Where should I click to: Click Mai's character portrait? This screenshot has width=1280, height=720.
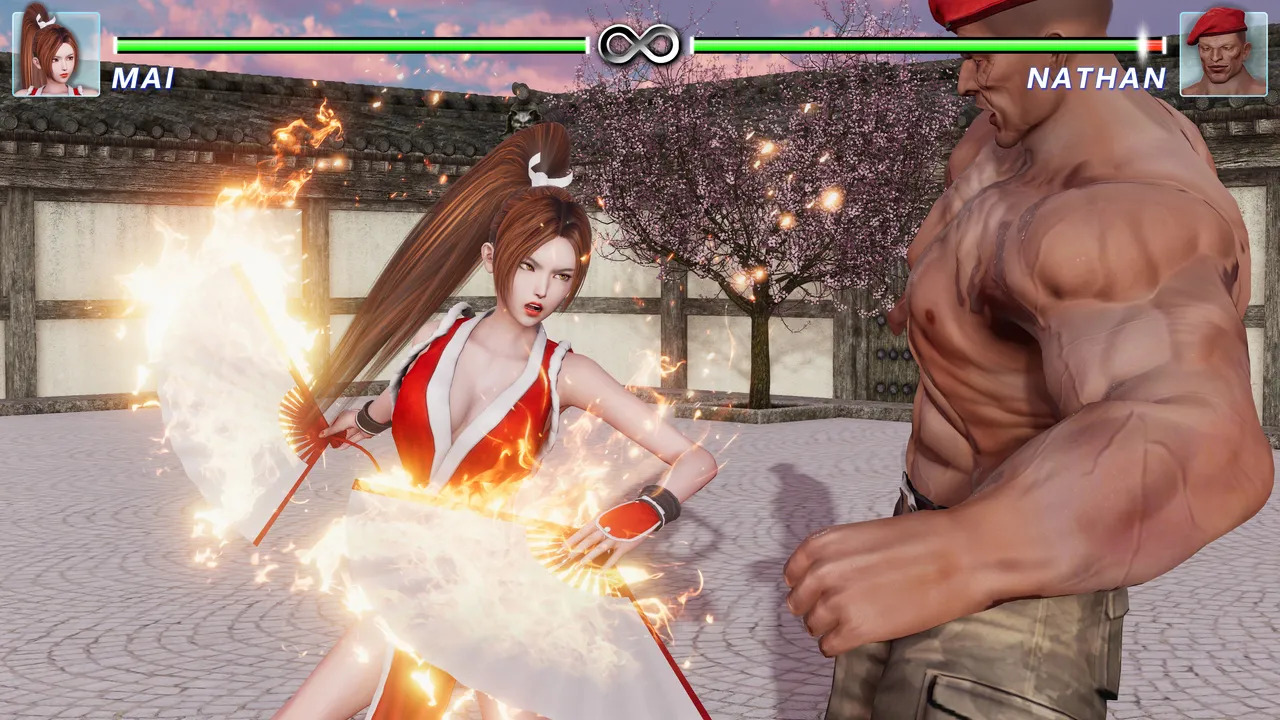[56, 54]
